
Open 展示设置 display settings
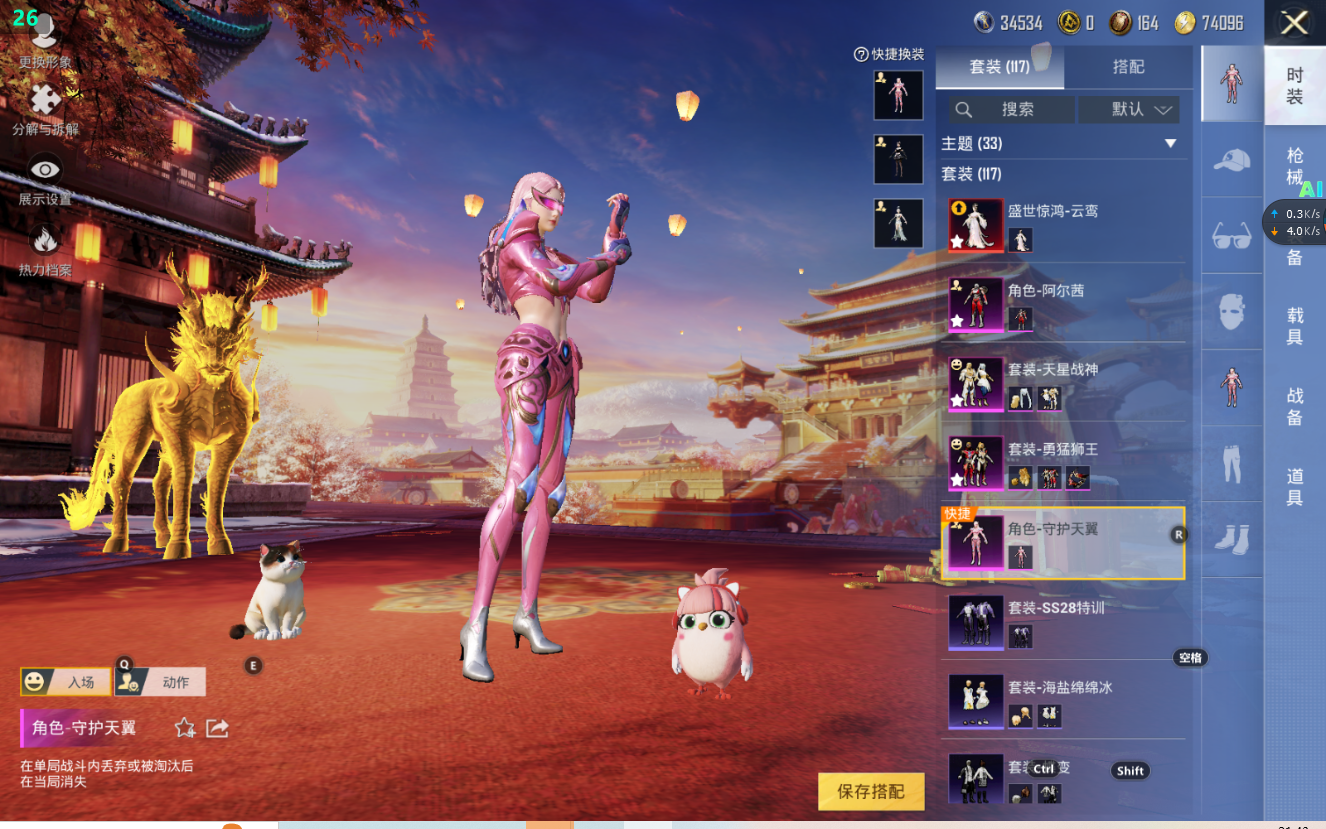(45, 180)
